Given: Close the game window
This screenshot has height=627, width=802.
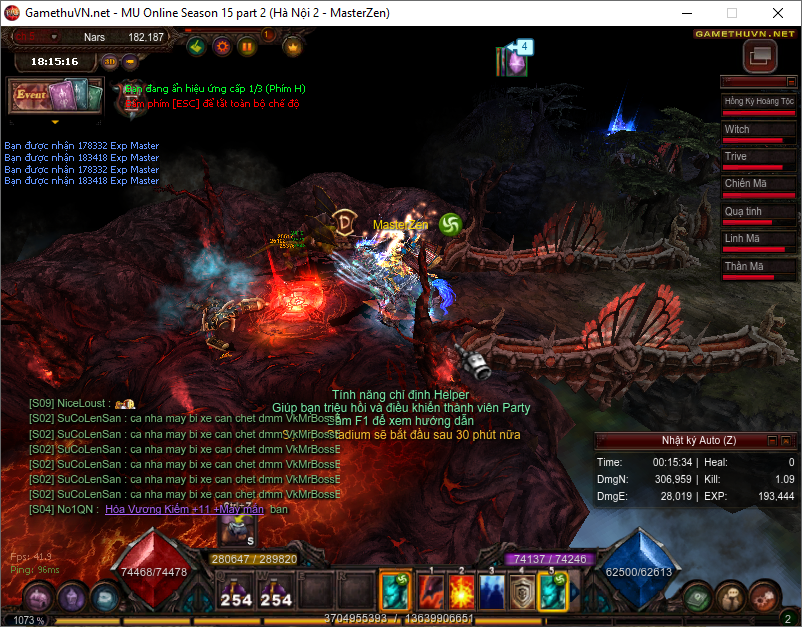Looking at the screenshot, I should pos(777,14).
